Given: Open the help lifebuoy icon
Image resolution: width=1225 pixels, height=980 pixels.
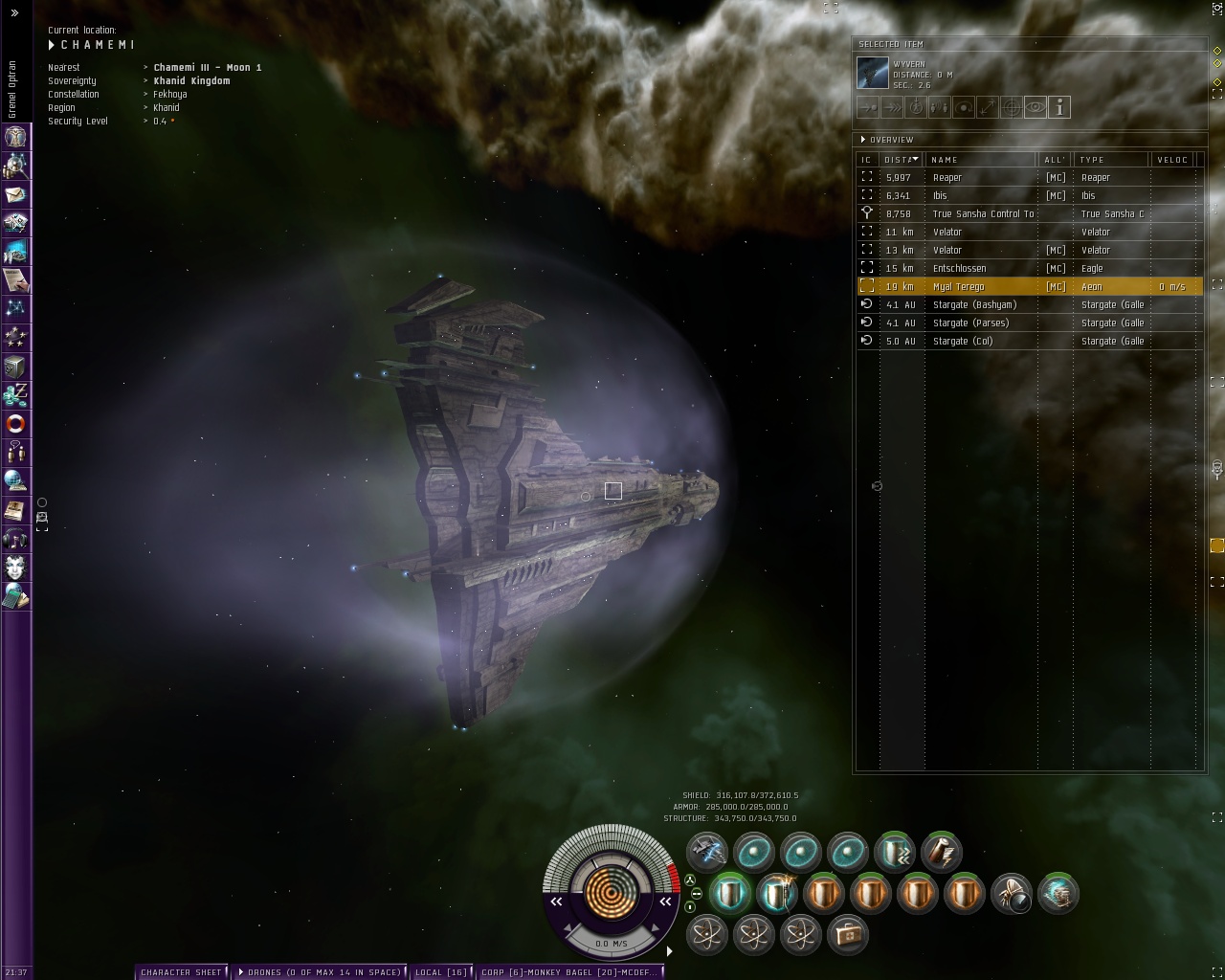Looking at the screenshot, I should pyautogui.click(x=15, y=423).
